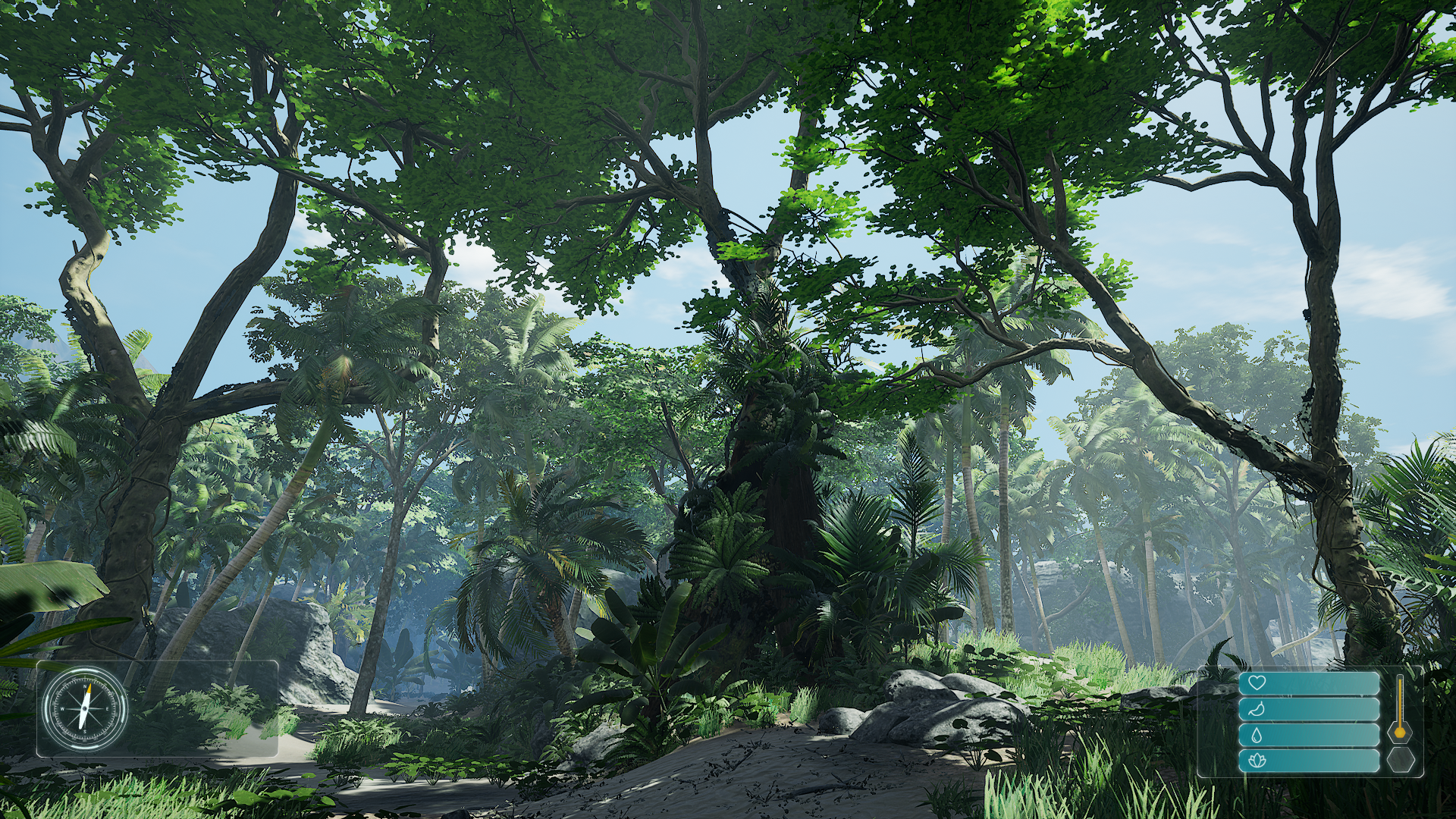Select the heart health icon
Screen dimensions: 1456x819
1257,682
